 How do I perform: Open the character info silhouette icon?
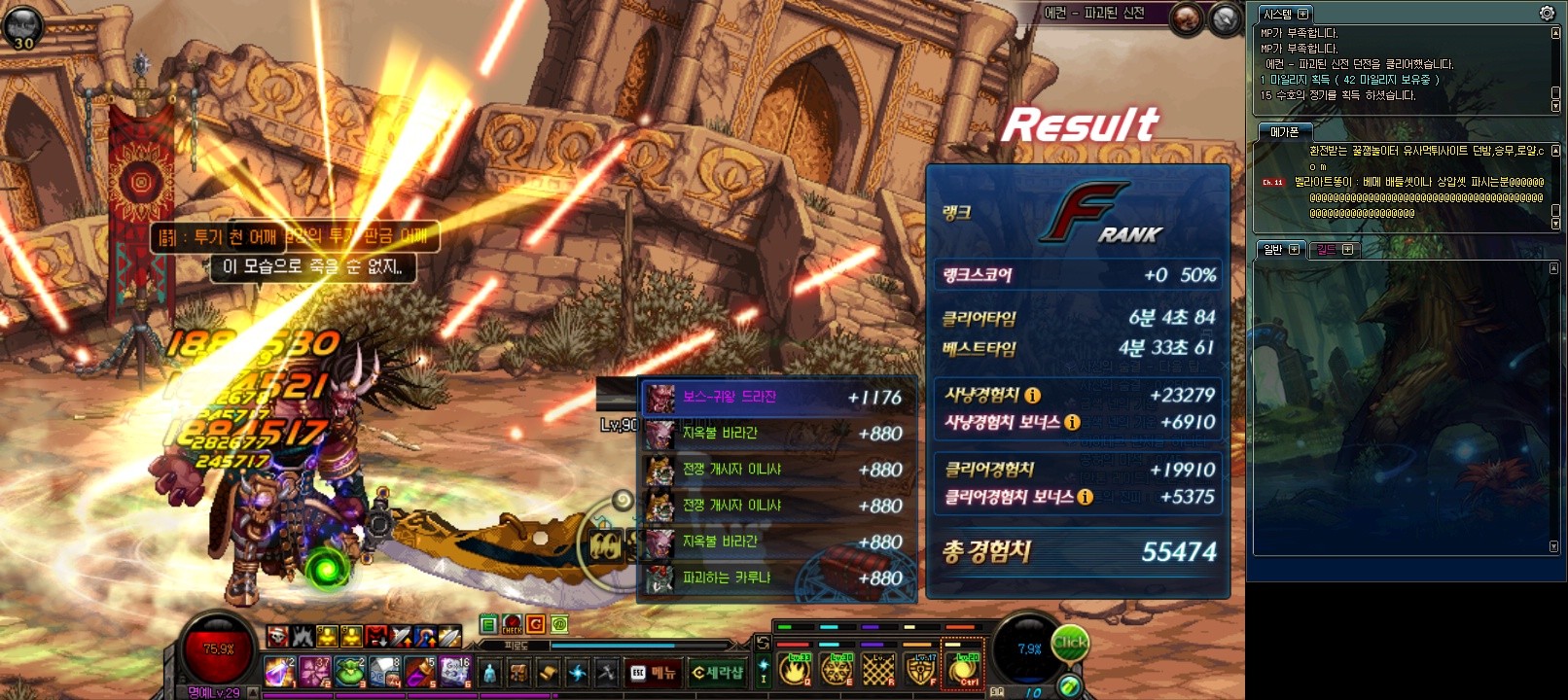coord(489,673)
